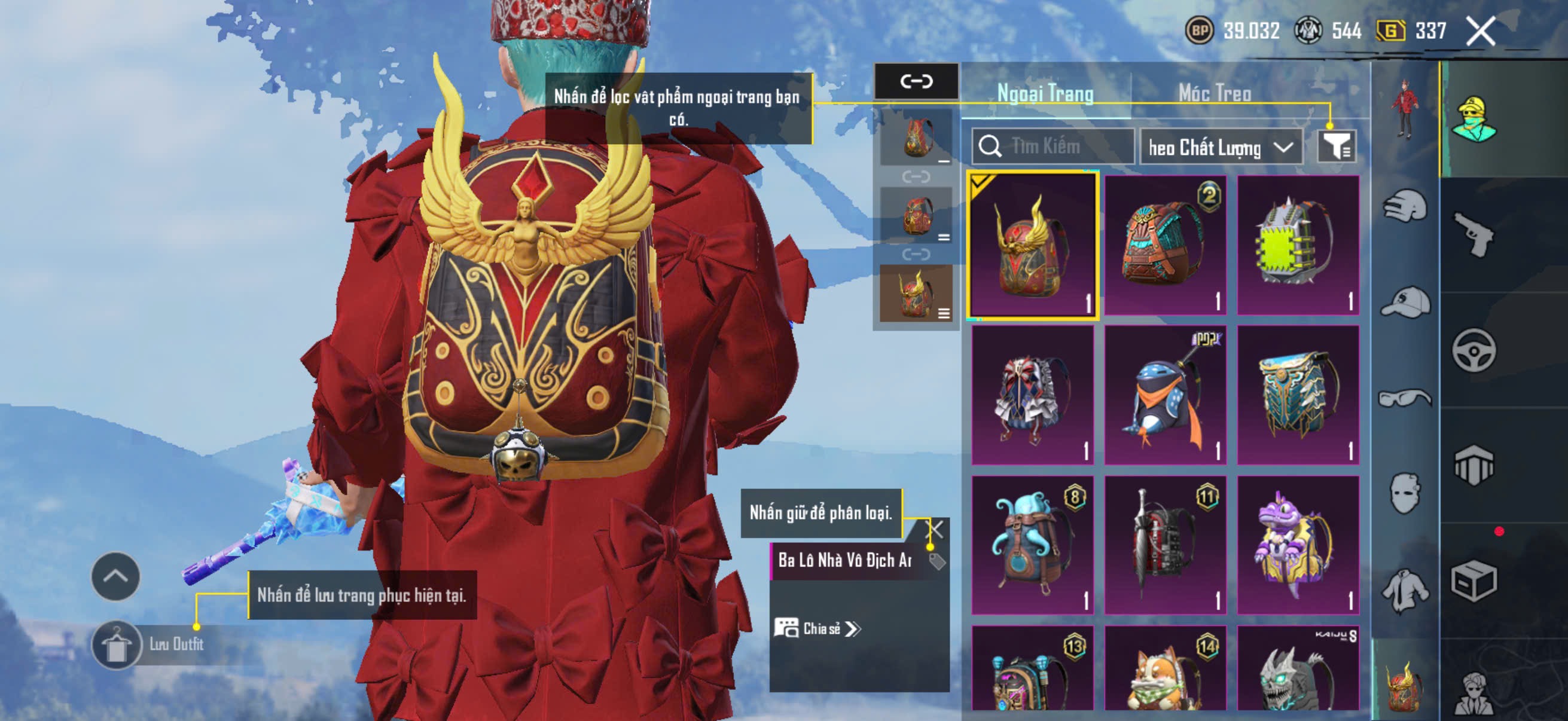The image size is (1568, 721).
Task: Toggle the owned-items filter funnel button
Action: point(1337,146)
